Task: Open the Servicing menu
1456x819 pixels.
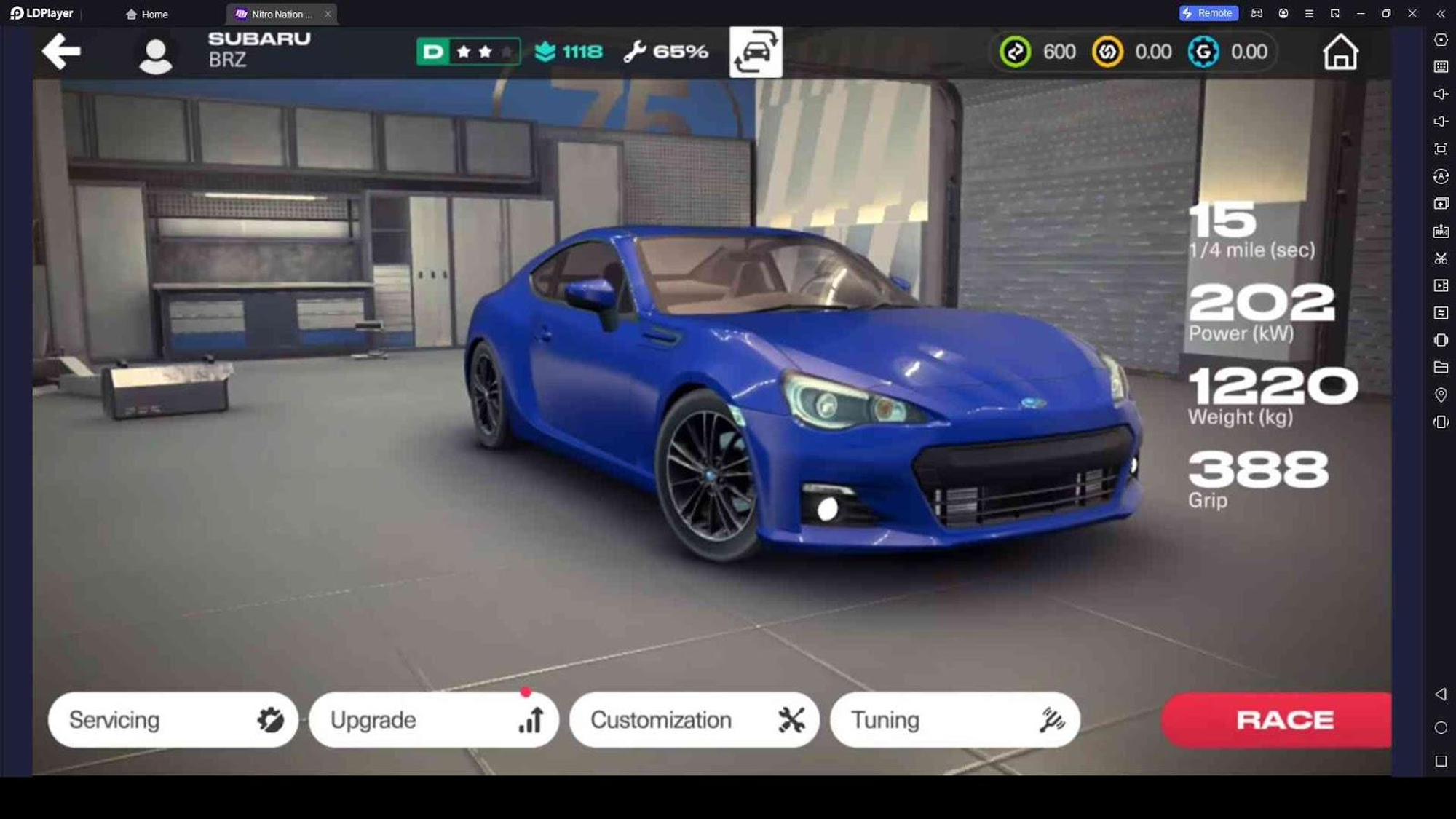Action: [173, 720]
